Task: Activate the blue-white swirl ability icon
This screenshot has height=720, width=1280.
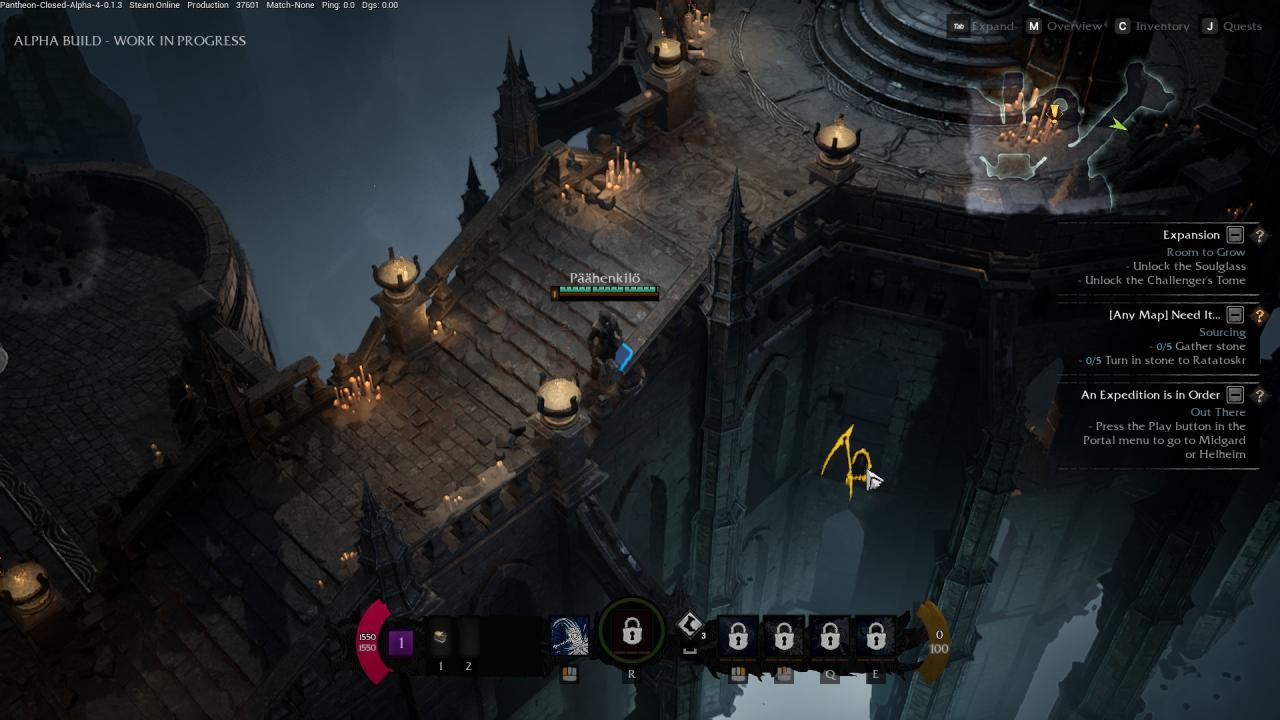Action: coord(569,636)
